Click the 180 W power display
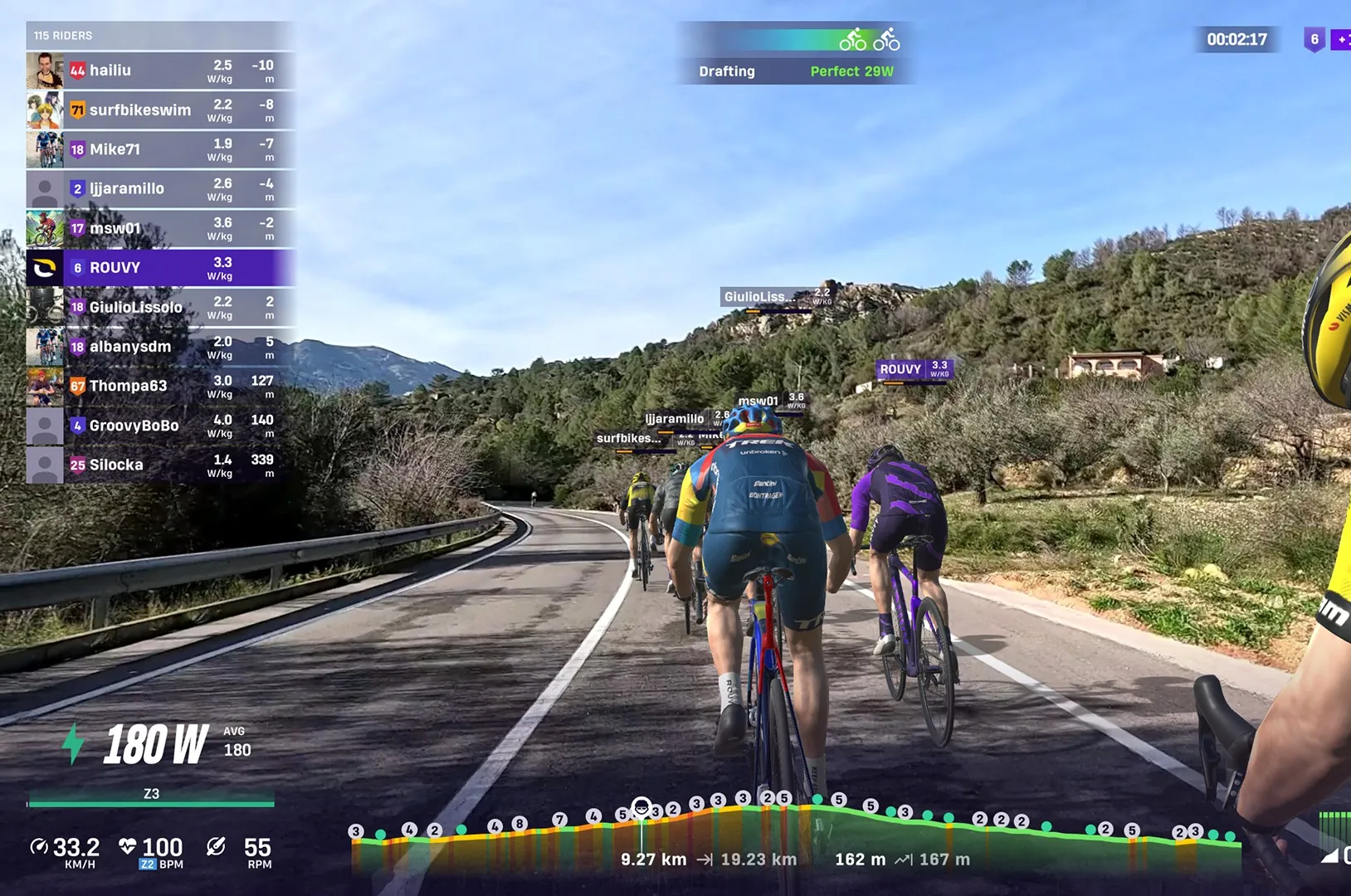The height and width of the screenshot is (896, 1351). pos(156,743)
